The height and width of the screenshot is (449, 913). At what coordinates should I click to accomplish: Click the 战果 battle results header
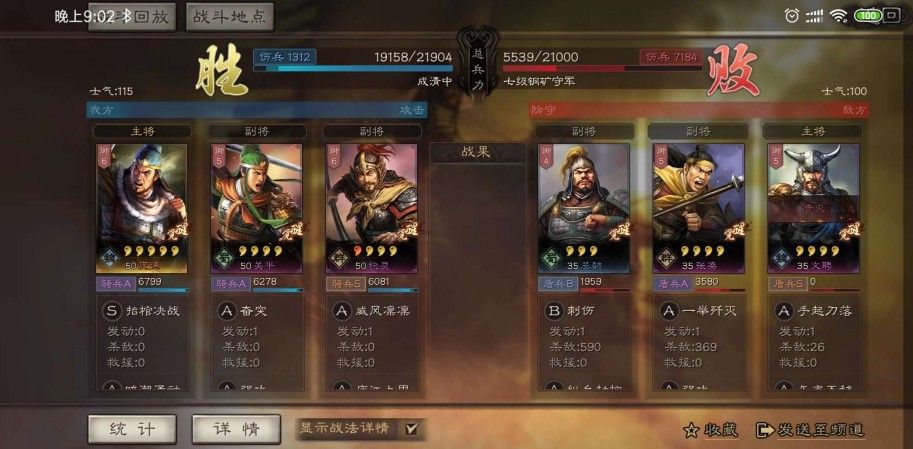pos(477,152)
